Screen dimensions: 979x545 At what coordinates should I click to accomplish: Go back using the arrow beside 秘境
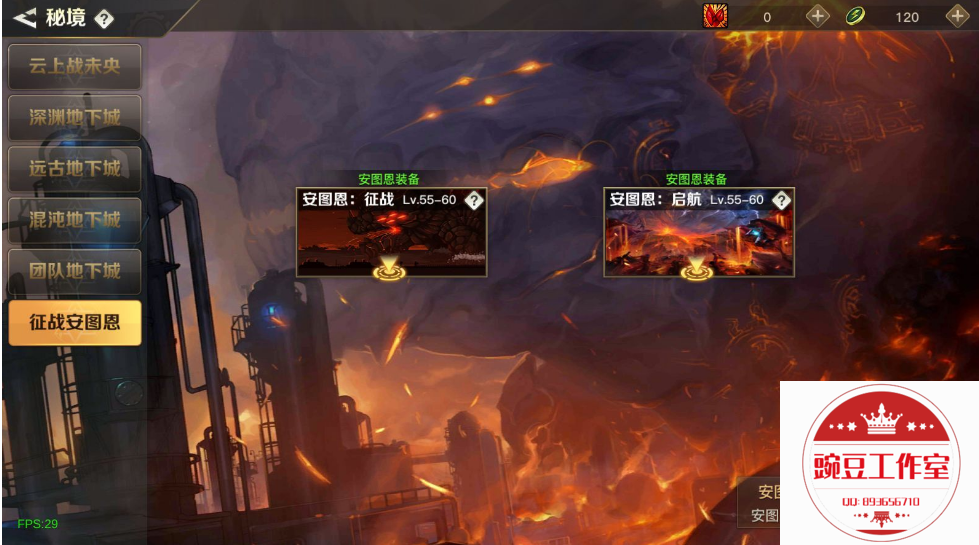(x=24, y=17)
